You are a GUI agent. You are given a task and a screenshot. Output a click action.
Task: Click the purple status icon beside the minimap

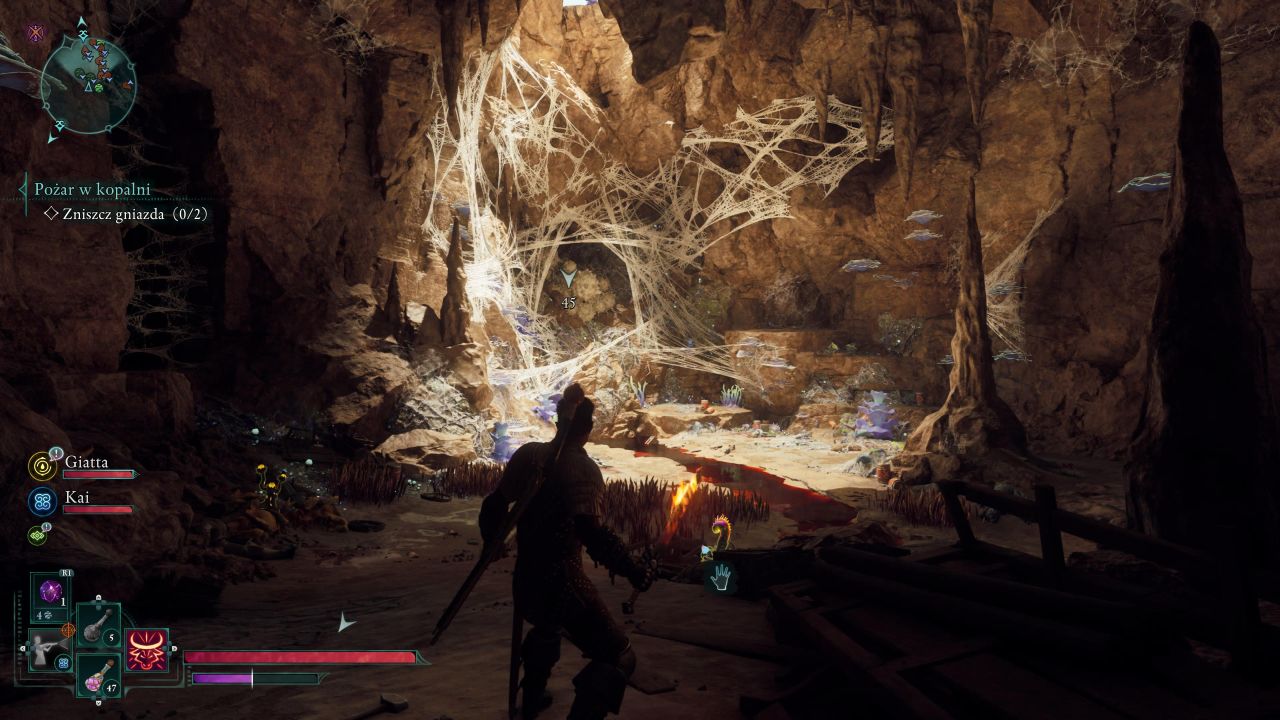tap(36, 33)
